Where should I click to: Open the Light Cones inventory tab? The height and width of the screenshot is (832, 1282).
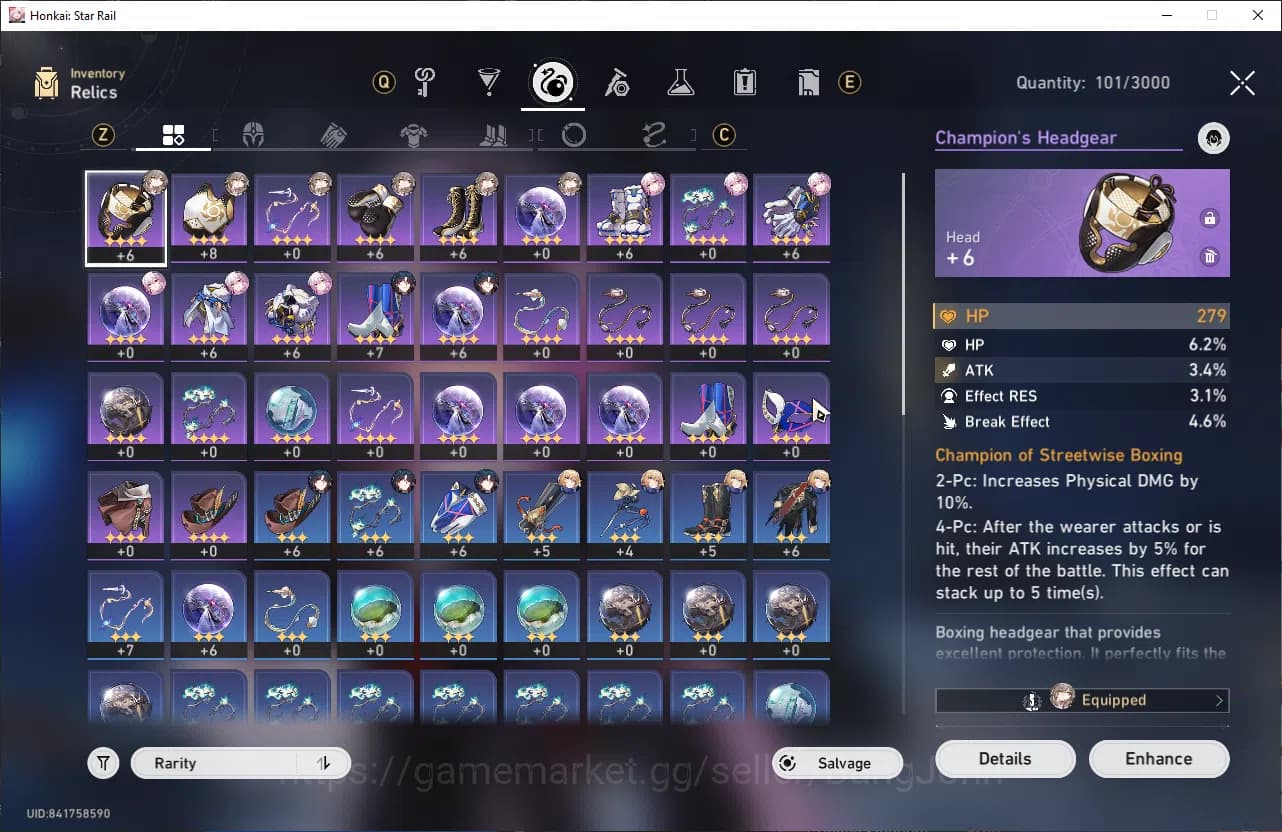click(489, 83)
